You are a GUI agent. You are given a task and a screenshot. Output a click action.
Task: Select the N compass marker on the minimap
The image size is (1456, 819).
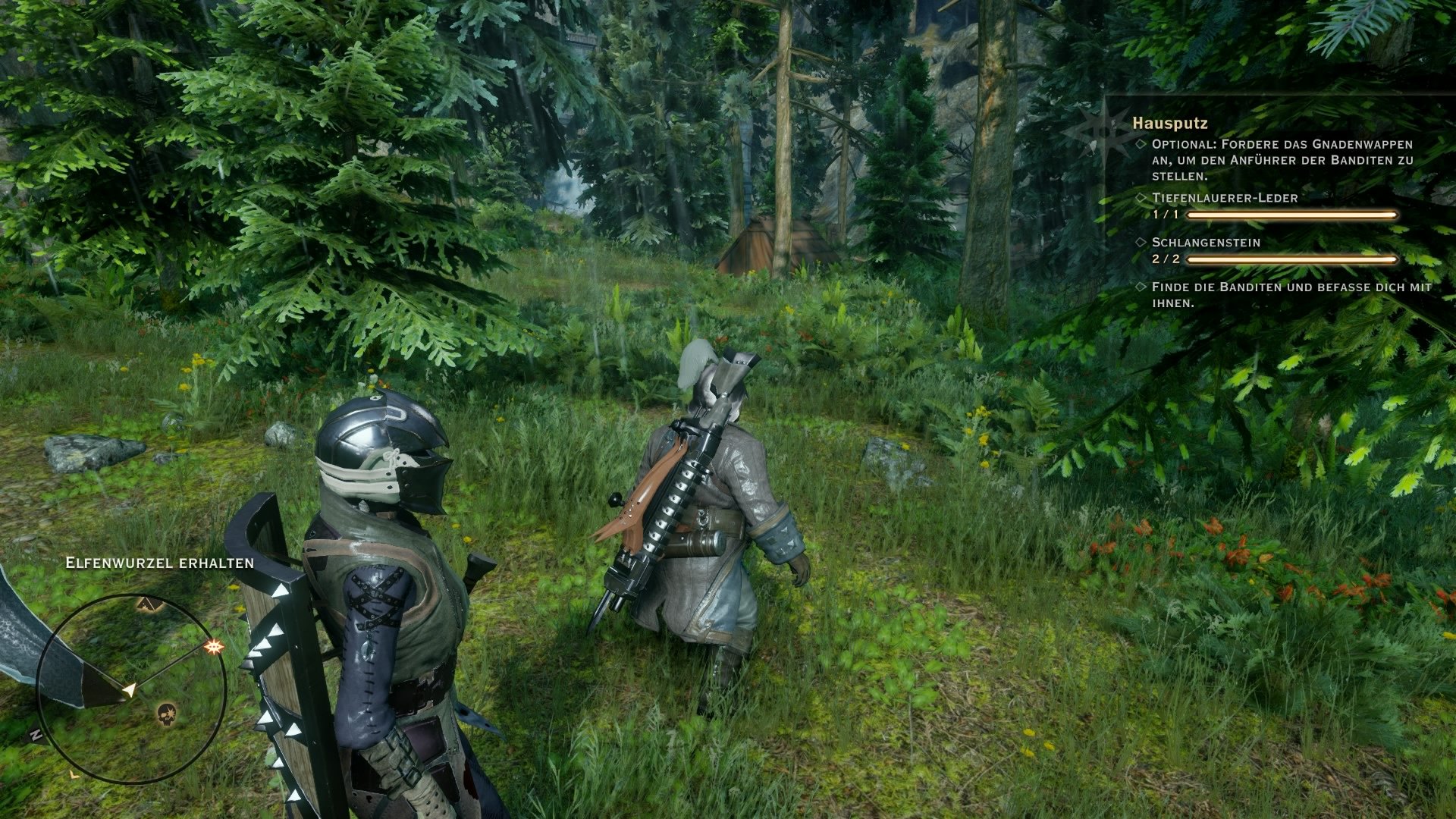click(x=36, y=735)
